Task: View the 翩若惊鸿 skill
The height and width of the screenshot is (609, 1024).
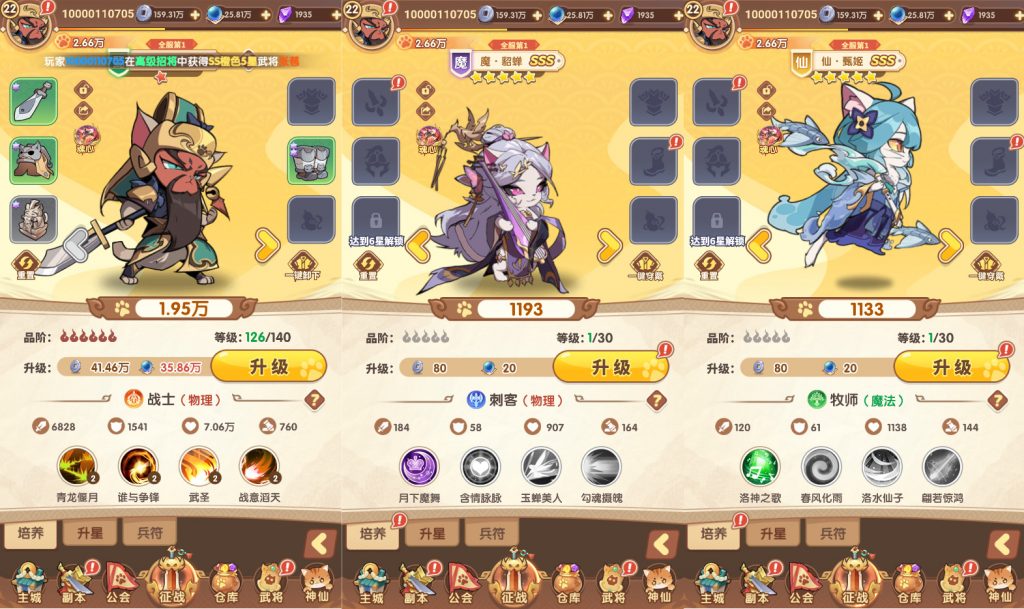Action: pos(942,466)
